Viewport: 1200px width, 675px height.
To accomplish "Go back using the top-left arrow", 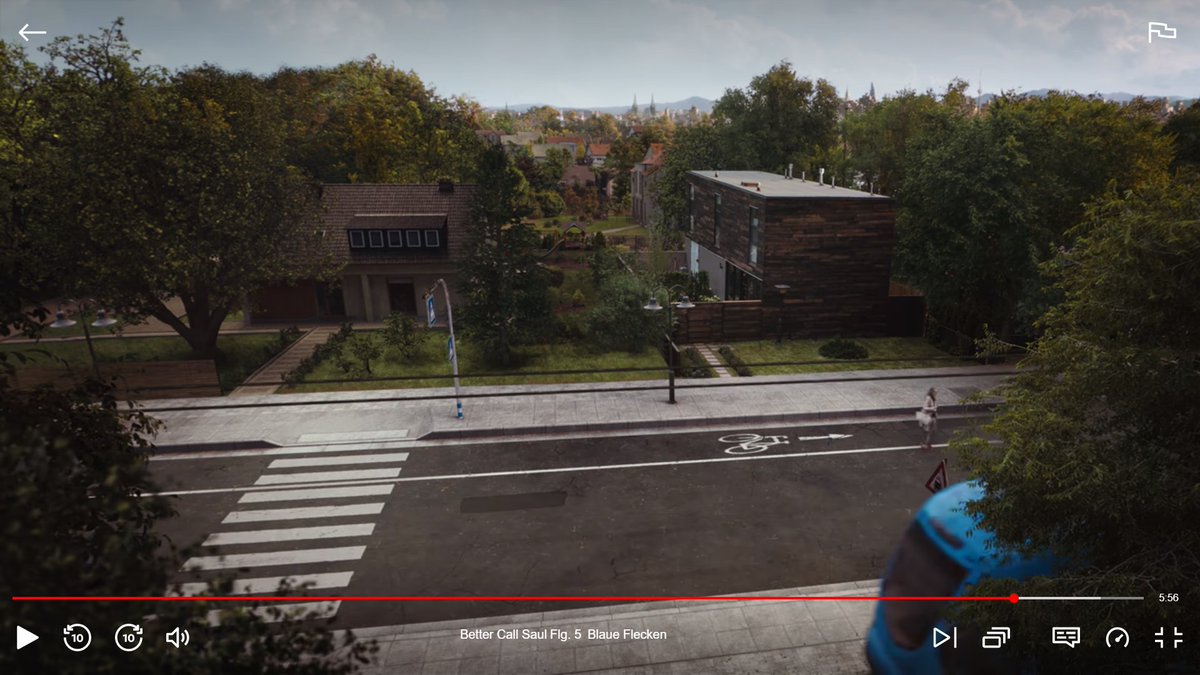I will pos(32,32).
